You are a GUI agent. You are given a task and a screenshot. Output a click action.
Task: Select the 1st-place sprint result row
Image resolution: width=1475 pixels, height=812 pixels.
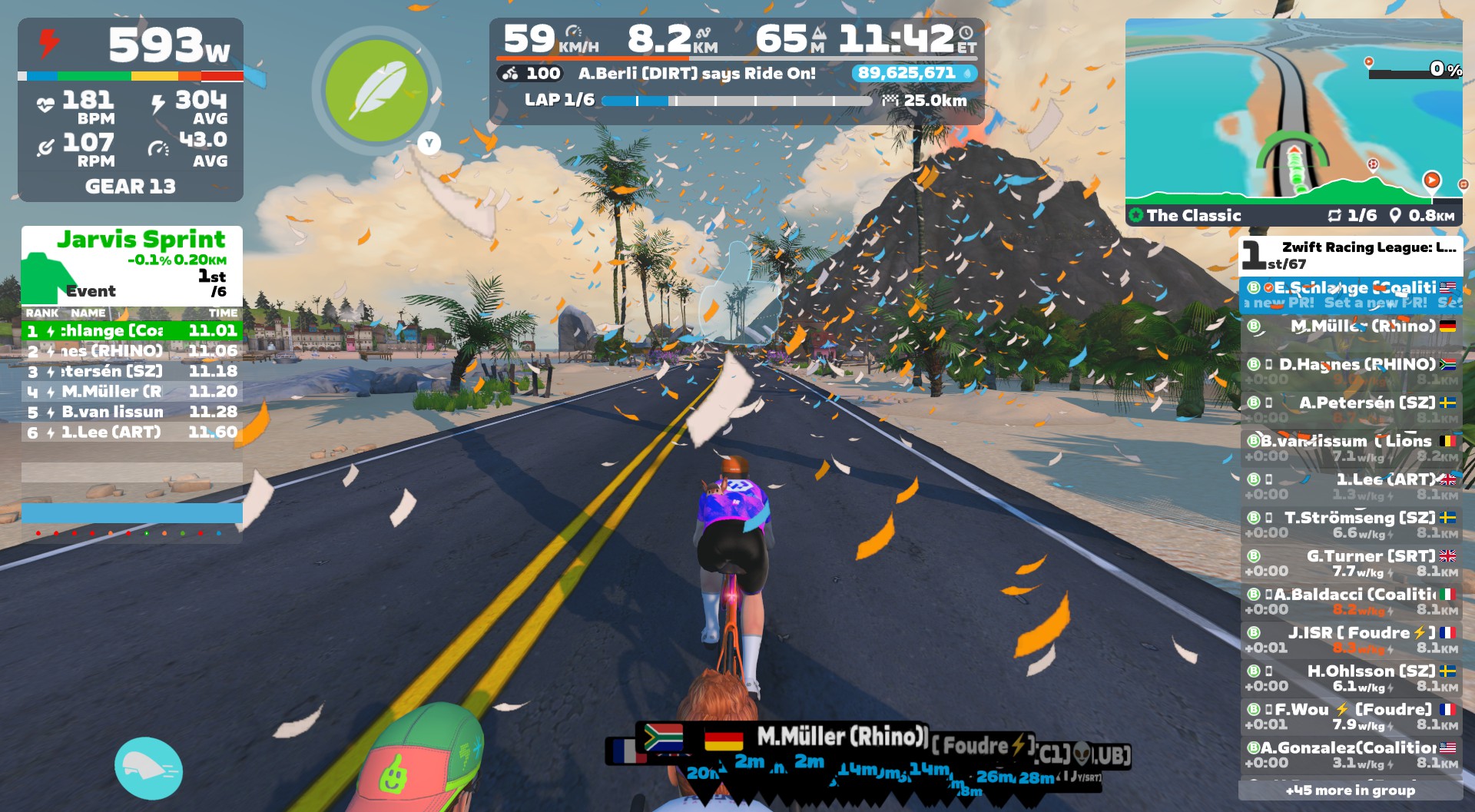point(132,331)
